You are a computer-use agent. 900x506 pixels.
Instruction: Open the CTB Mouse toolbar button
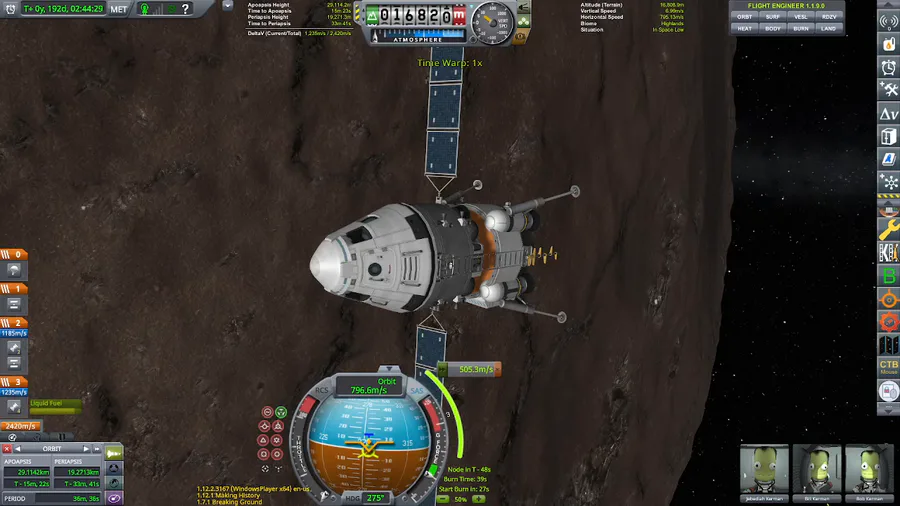(x=888, y=368)
